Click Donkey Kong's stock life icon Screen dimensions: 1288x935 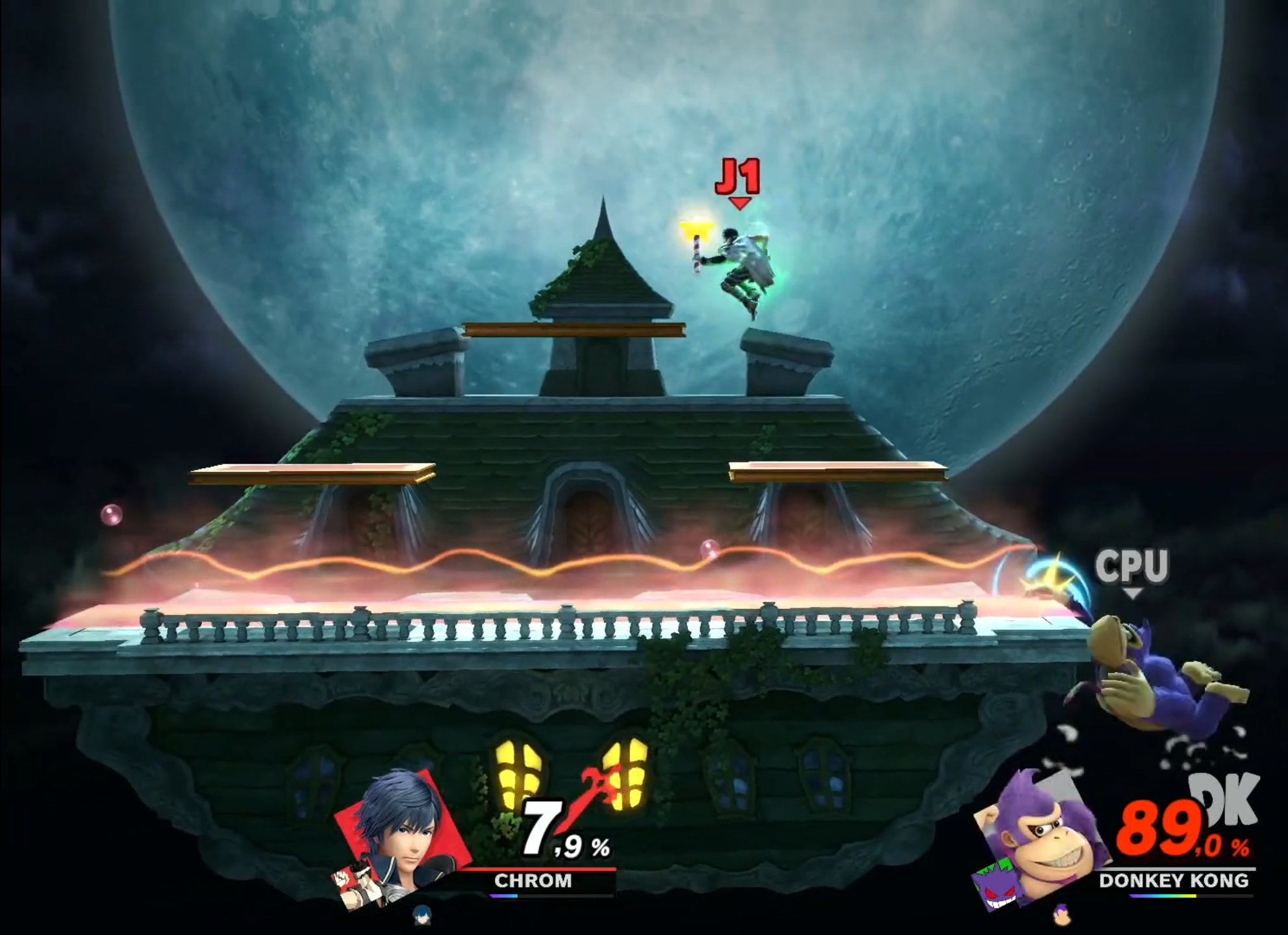click(1061, 915)
